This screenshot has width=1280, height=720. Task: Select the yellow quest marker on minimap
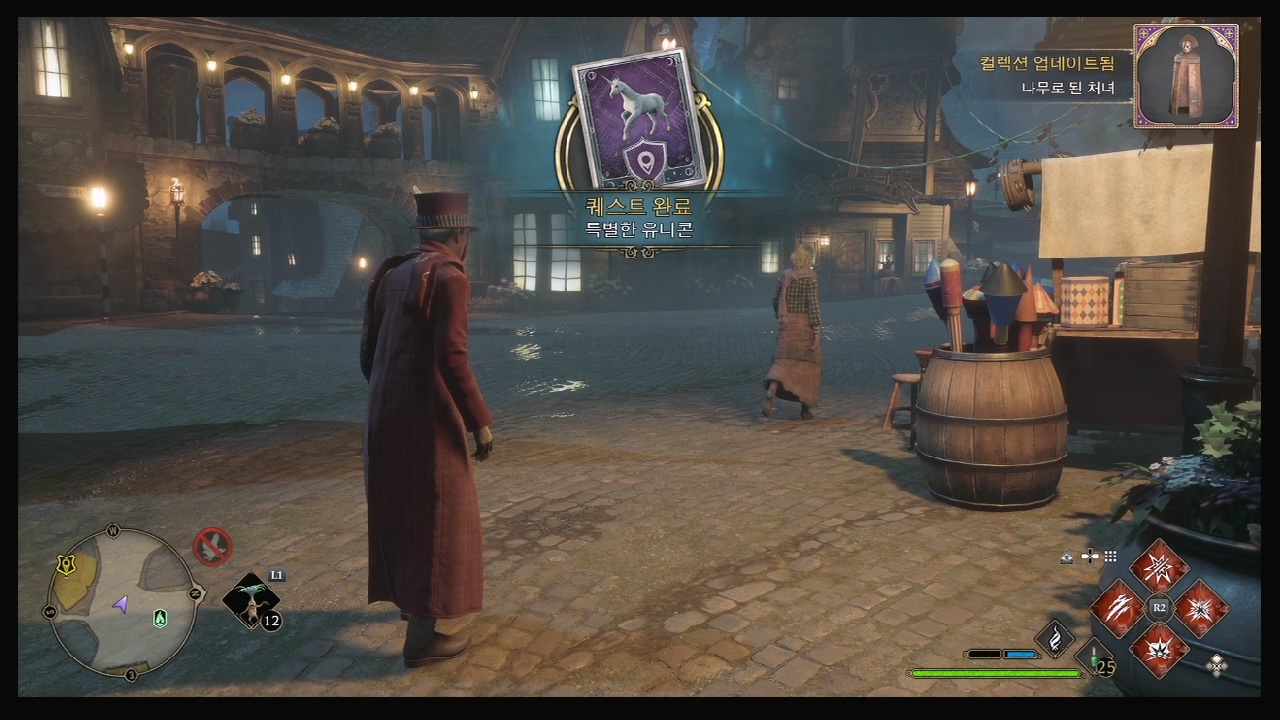coord(67,566)
